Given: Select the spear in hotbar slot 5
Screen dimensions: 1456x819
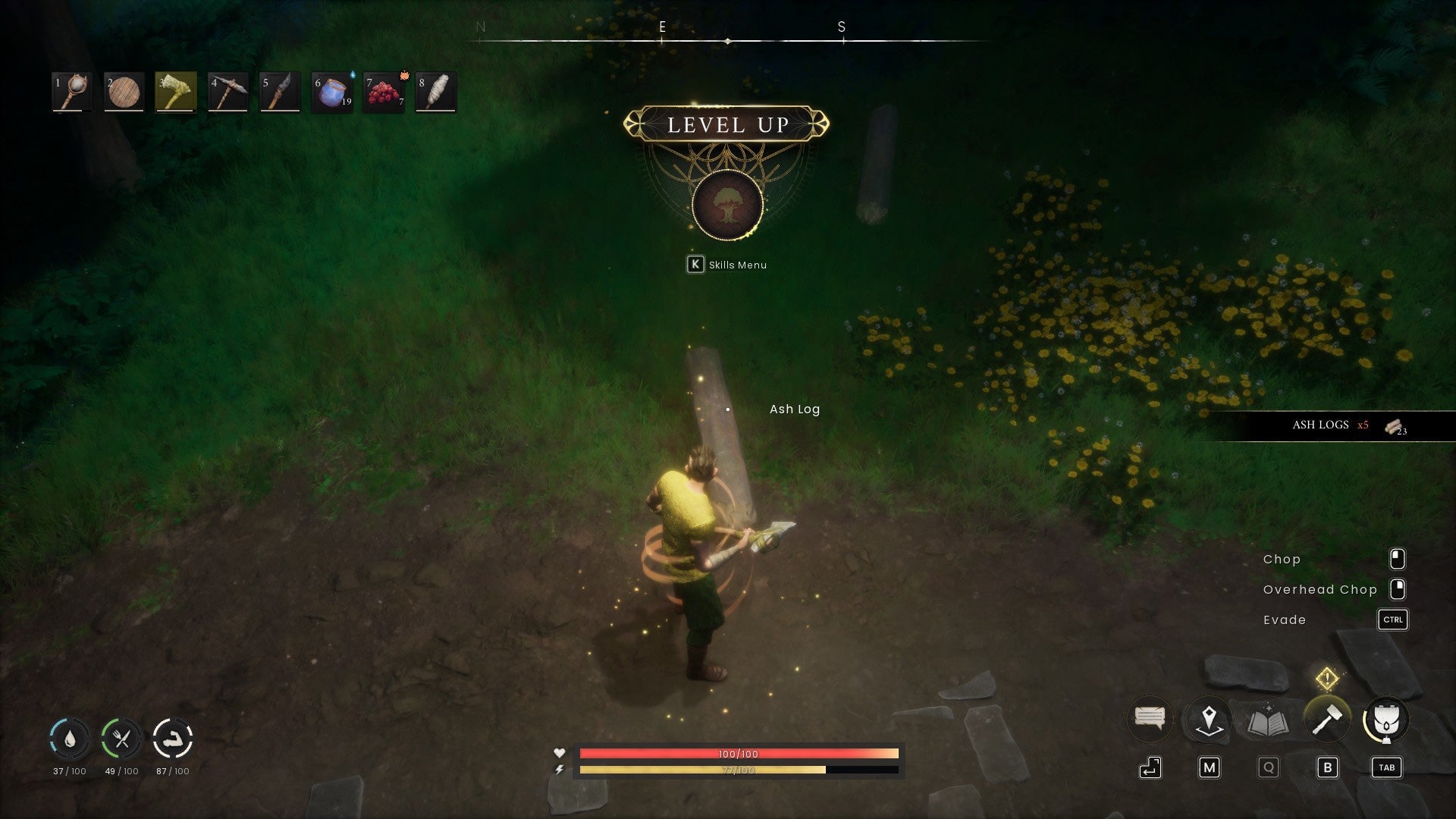Looking at the screenshot, I should tap(279, 90).
